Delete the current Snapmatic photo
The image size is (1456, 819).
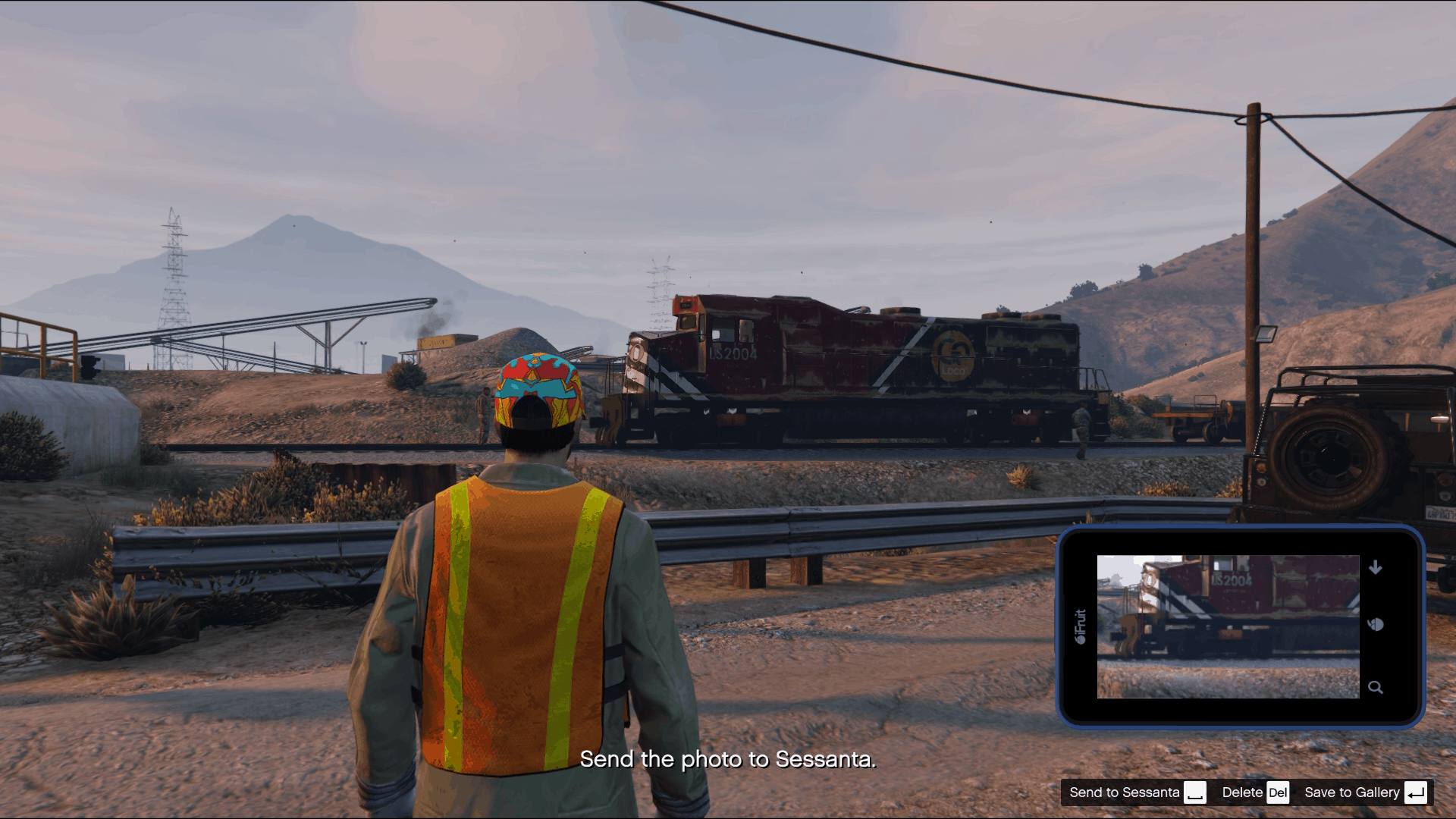click(1242, 792)
